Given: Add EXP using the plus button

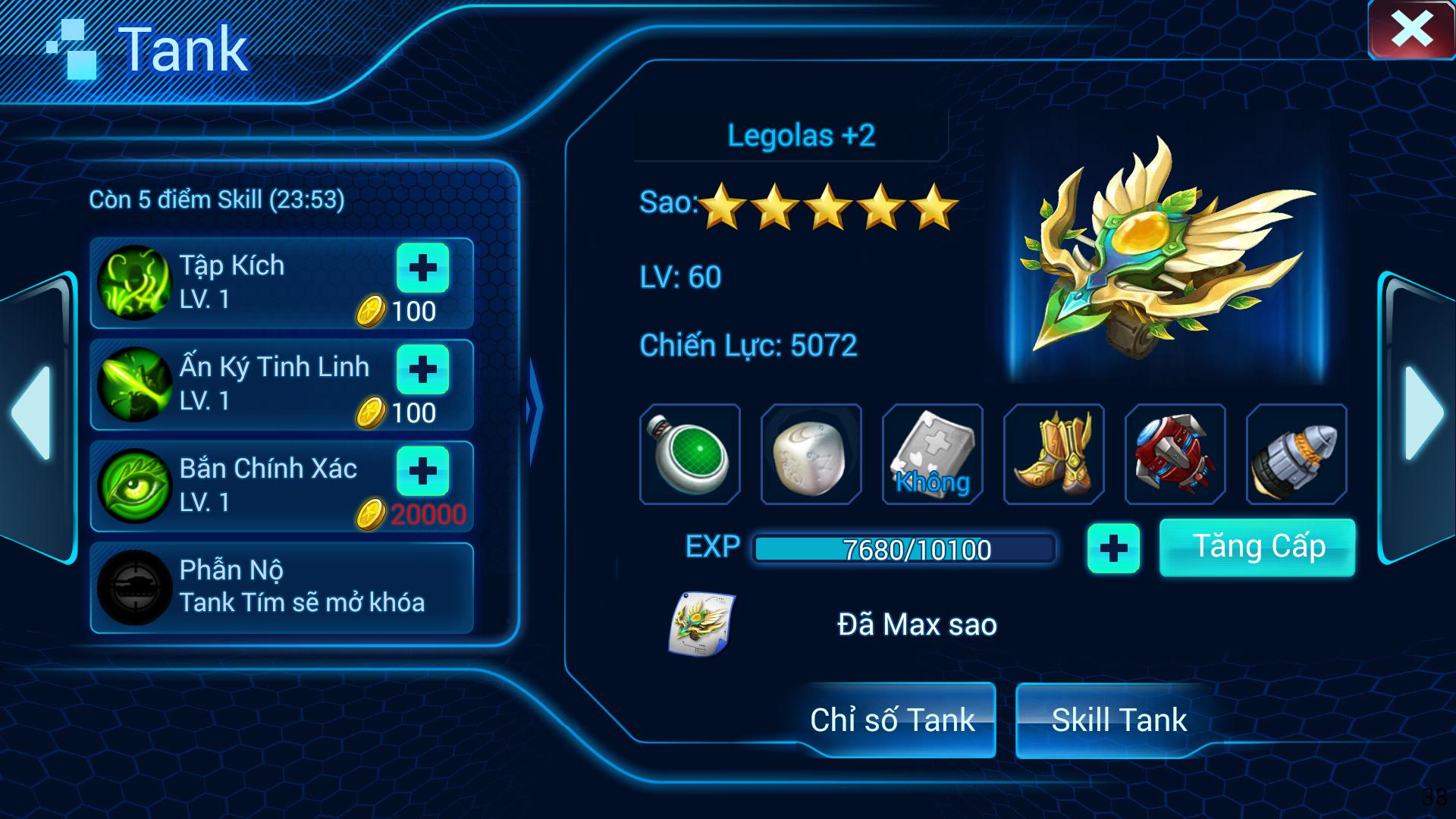Looking at the screenshot, I should (1113, 548).
